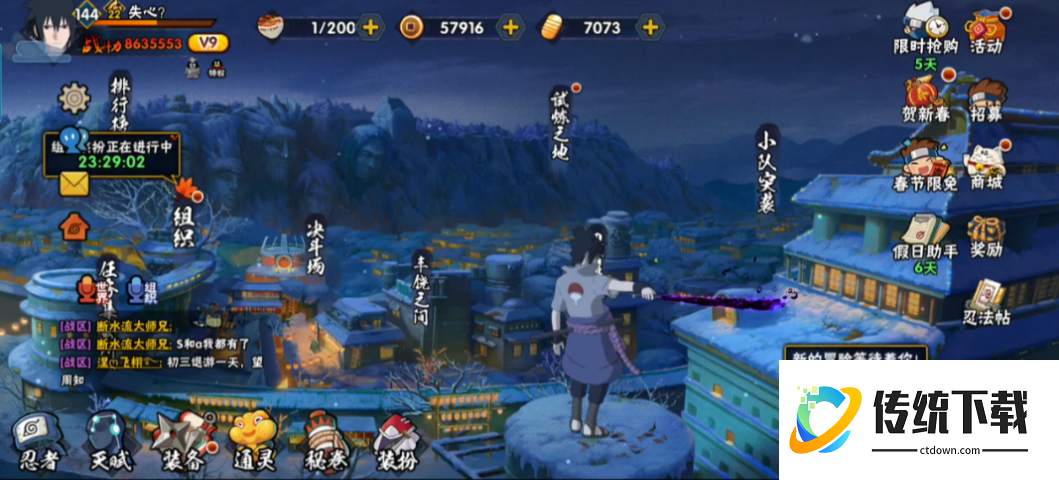The height and width of the screenshot is (480, 1059).
Task: Open the 装备 equipment menu
Action: point(181,440)
